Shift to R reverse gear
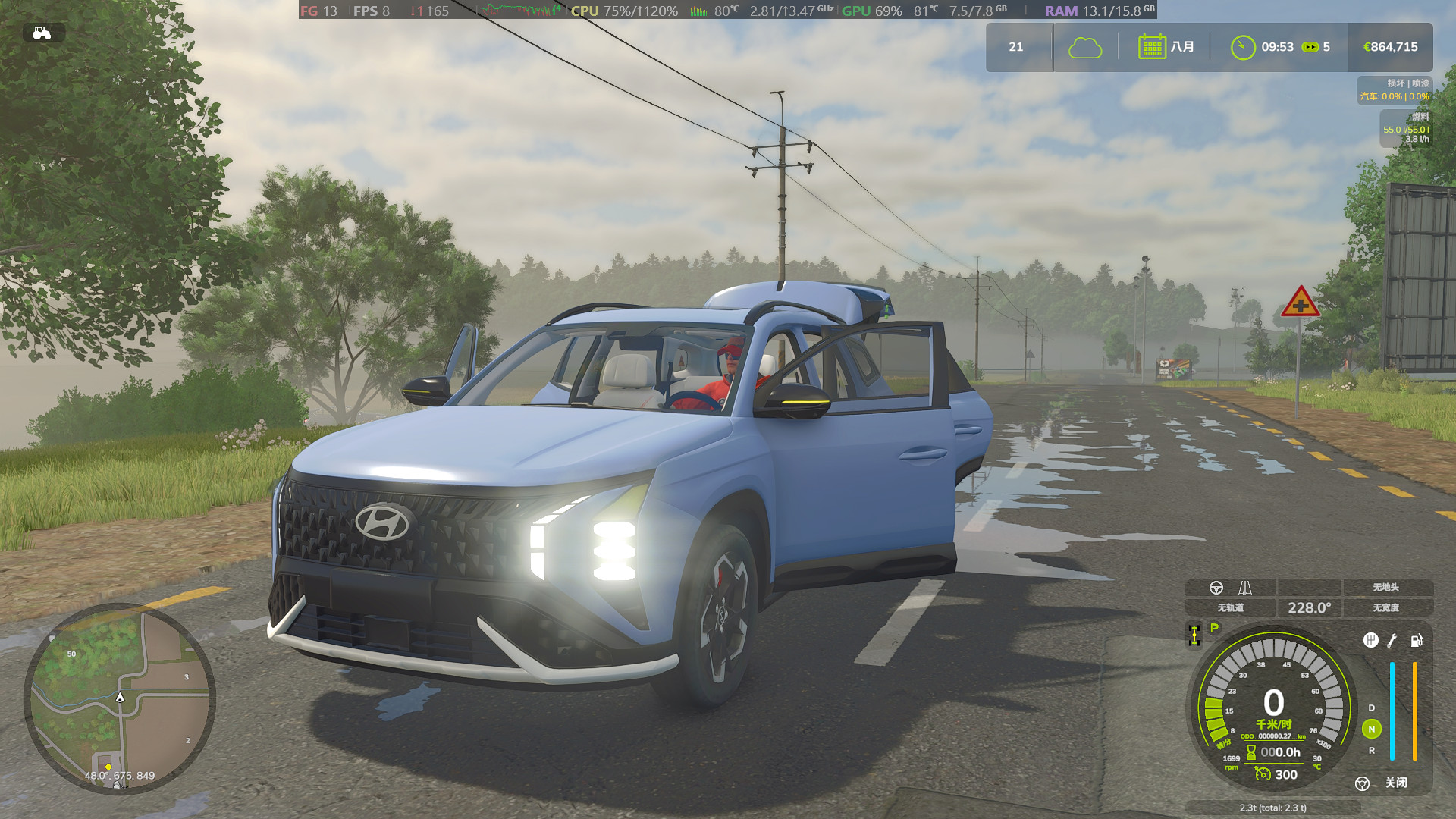Image resolution: width=1456 pixels, height=819 pixels. (x=1371, y=750)
